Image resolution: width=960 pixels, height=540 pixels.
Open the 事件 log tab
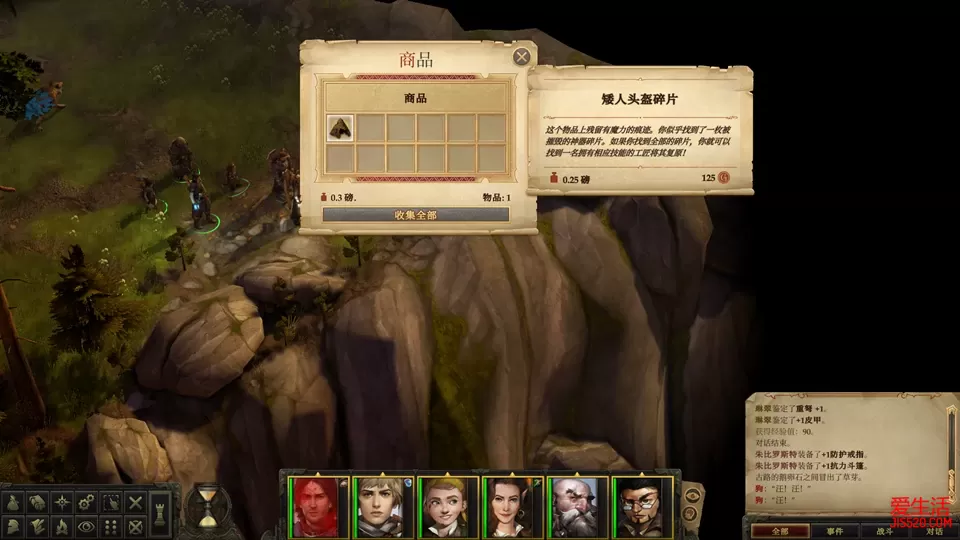(x=834, y=531)
